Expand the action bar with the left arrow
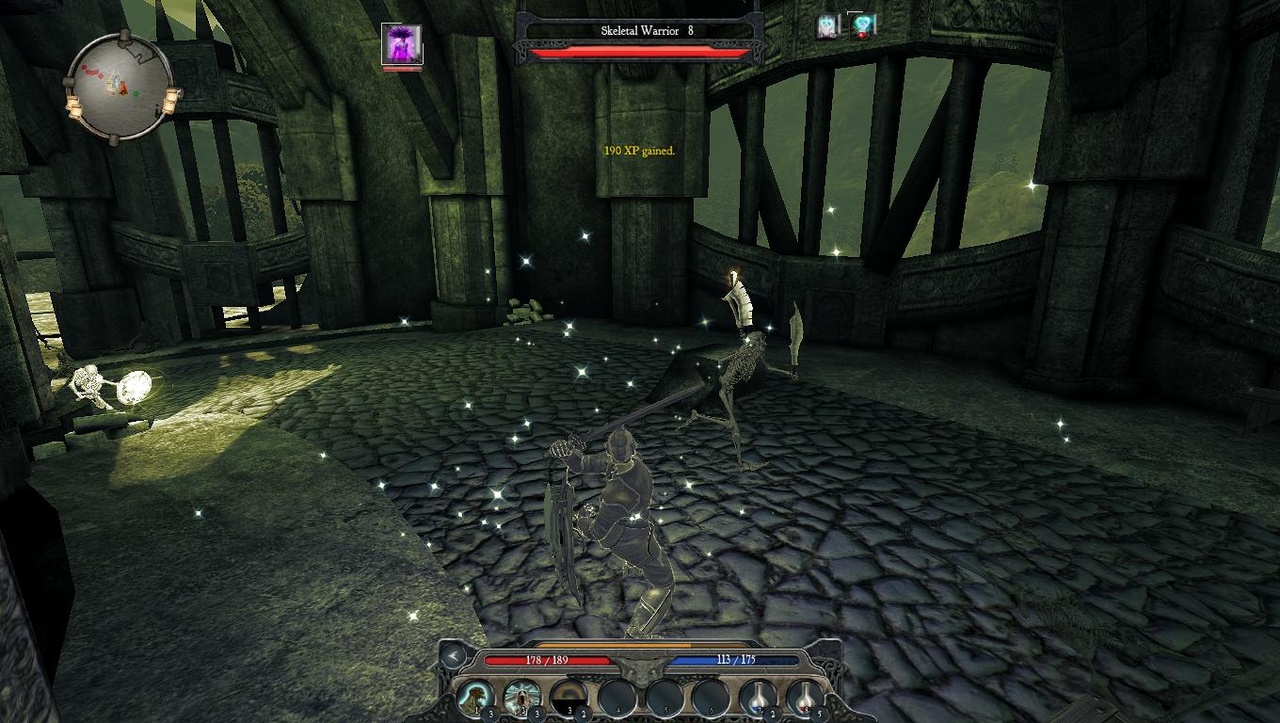1280x723 pixels. click(x=452, y=656)
